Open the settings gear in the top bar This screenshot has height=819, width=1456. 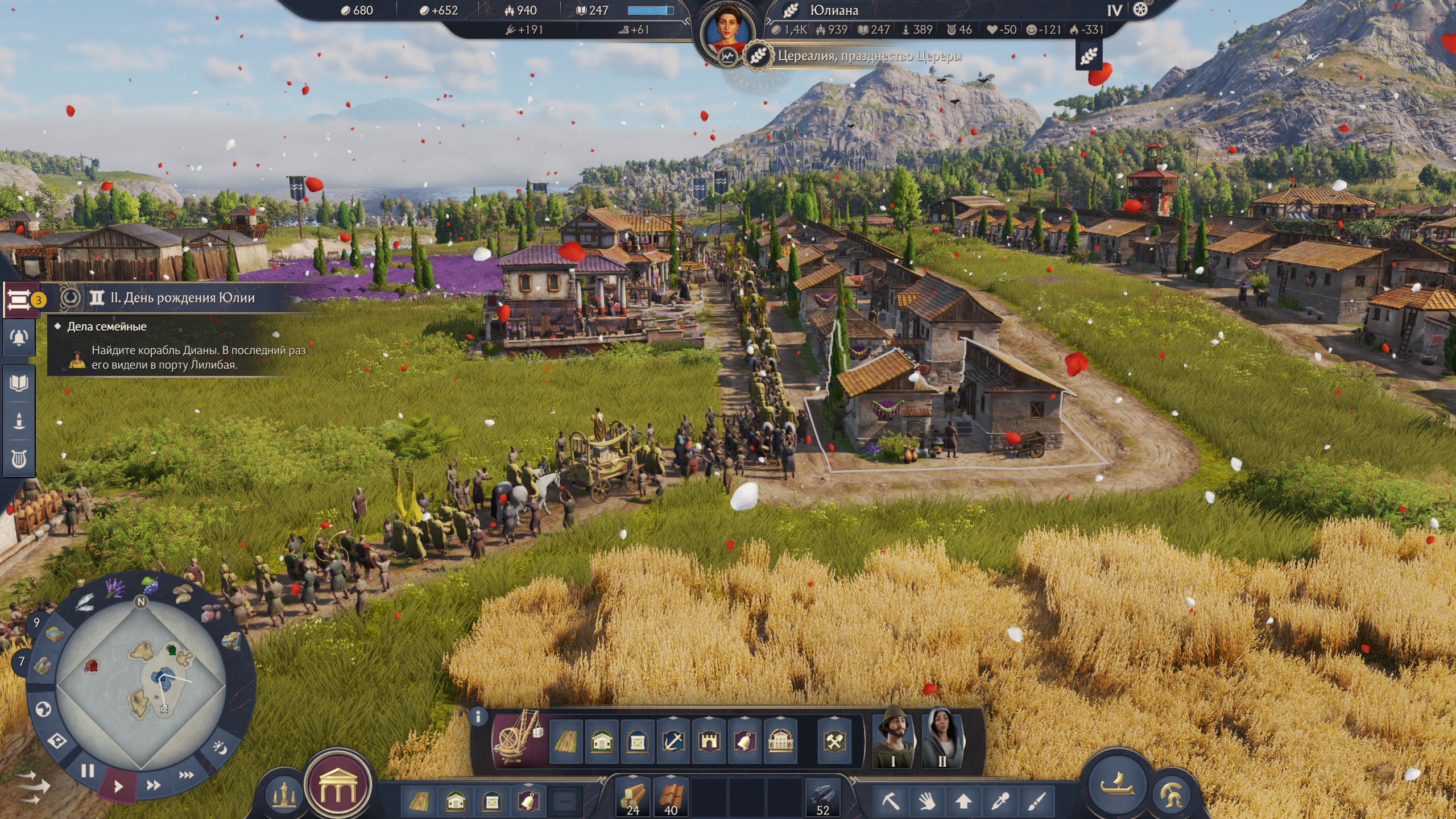pos(1140,10)
